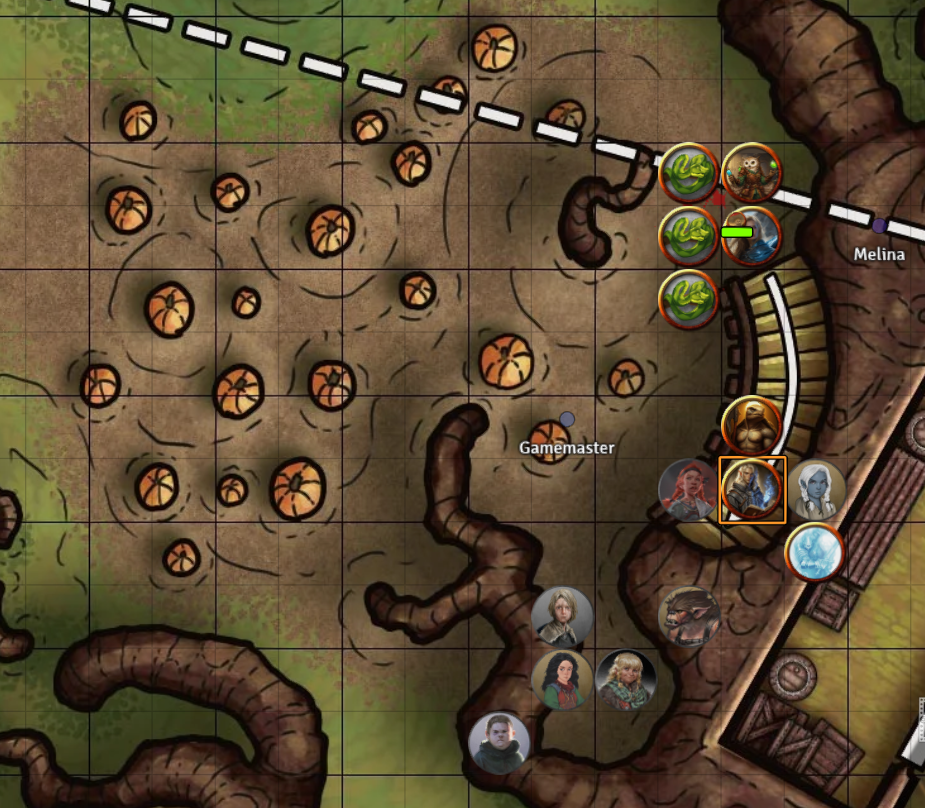Select the tortoise warrior token

pos(751,425)
